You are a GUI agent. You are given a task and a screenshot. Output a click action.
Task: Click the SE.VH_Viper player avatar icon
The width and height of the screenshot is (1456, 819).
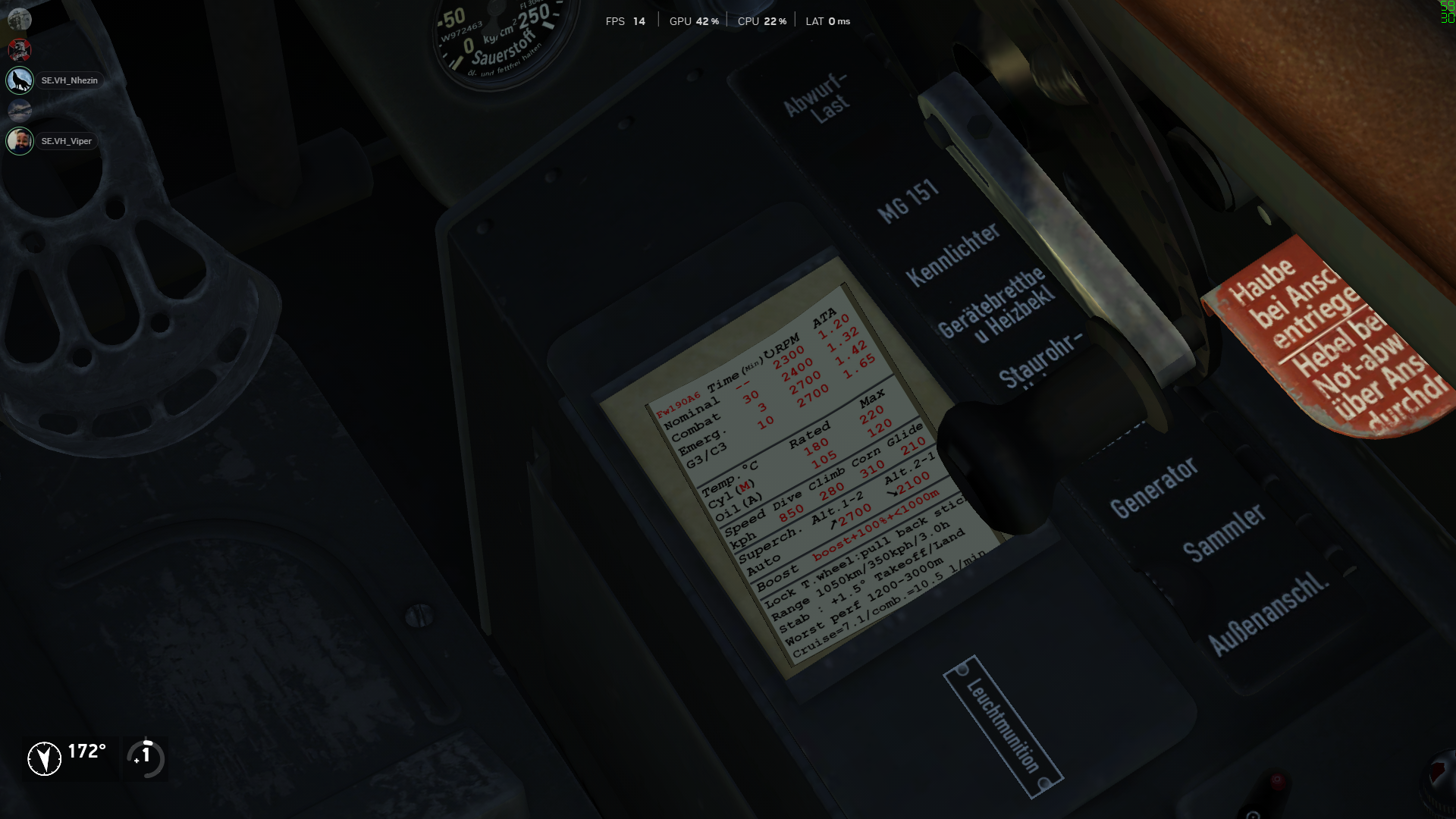tap(20, 141)
